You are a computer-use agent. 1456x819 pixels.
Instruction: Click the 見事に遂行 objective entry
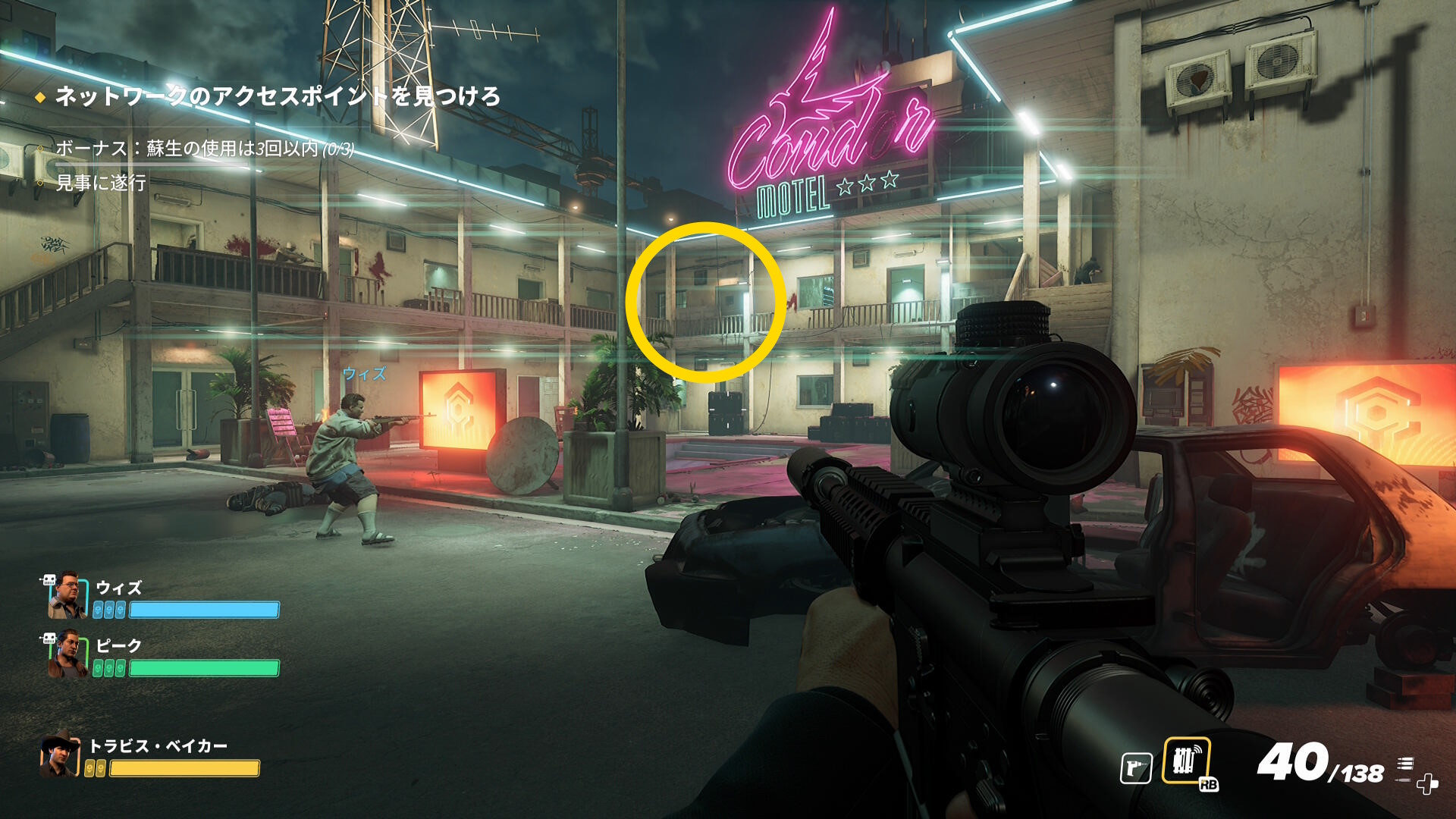[101, 183]
